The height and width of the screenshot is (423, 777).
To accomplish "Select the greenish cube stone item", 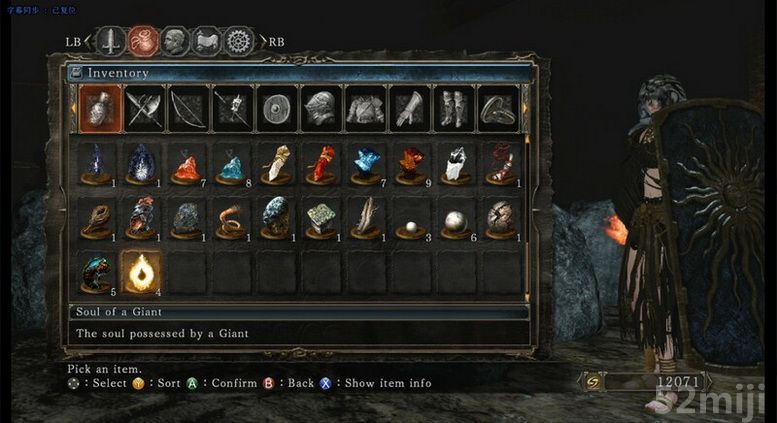I will coord(322,217).
